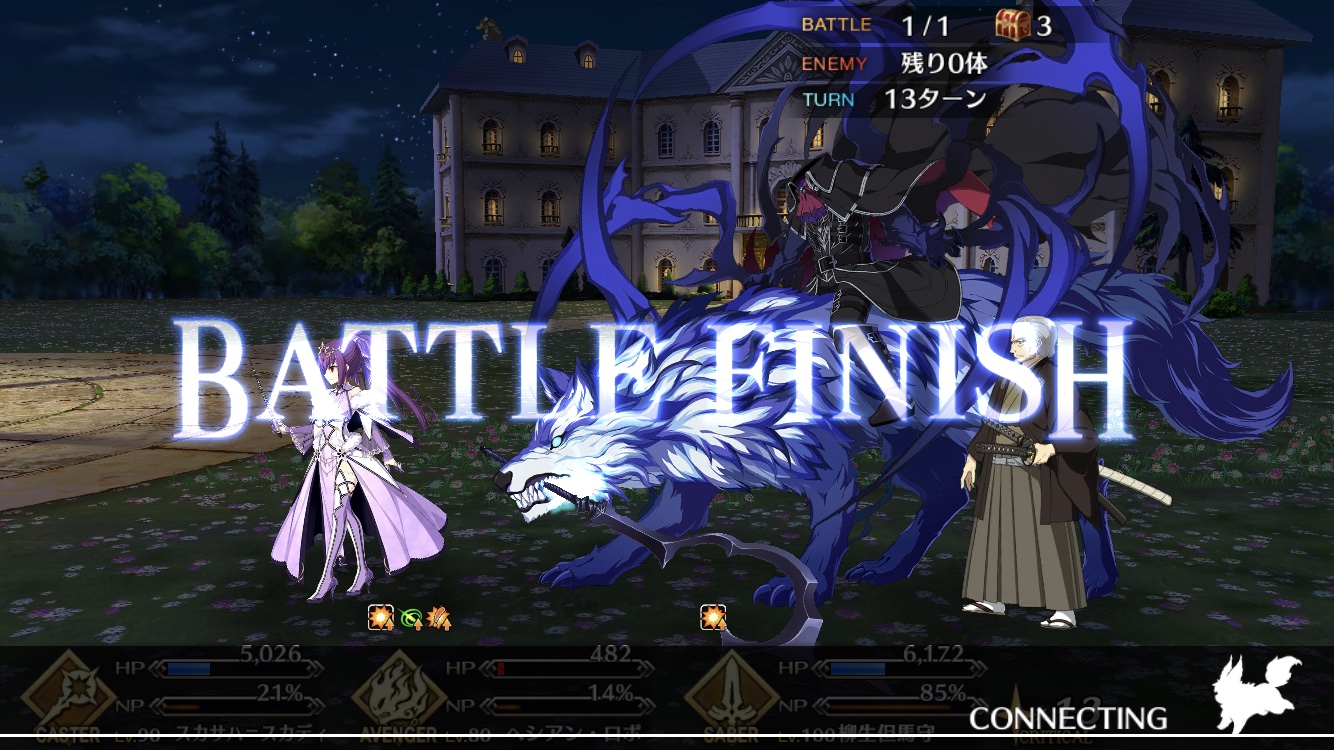Click the treasure chest drop icon
This screenshot has height=750, width=1334.
(x=1013, y=25)
